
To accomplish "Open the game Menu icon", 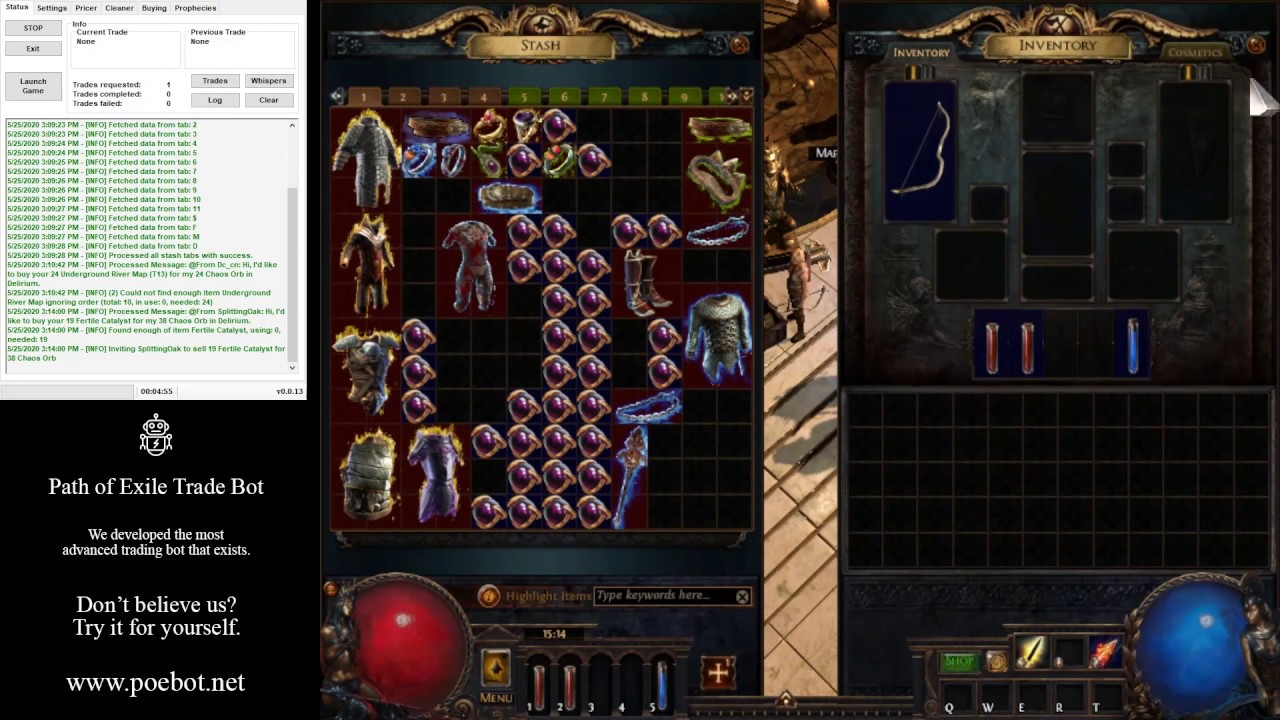I will pyautogui.click(x=496, y=668).
